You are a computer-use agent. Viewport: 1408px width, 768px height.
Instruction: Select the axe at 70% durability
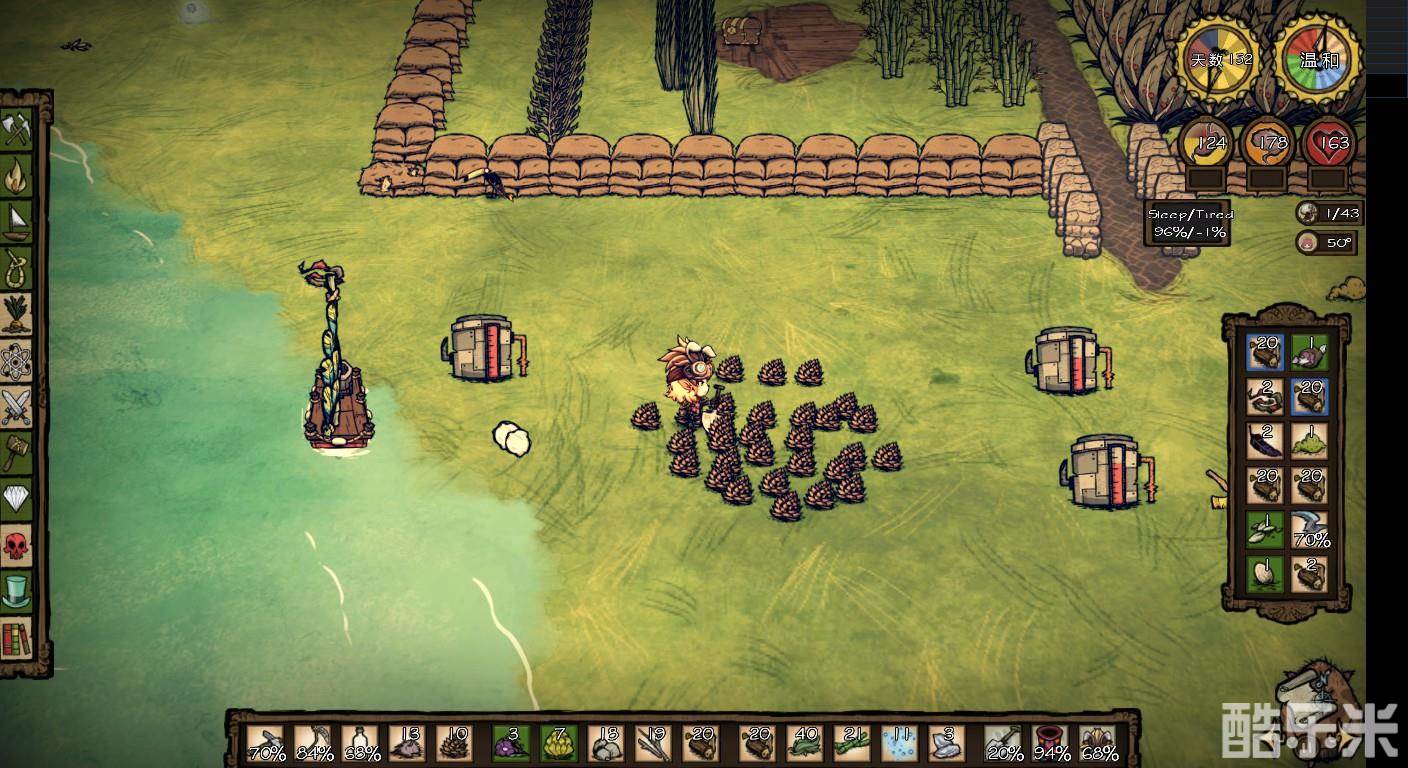(265, 744)
